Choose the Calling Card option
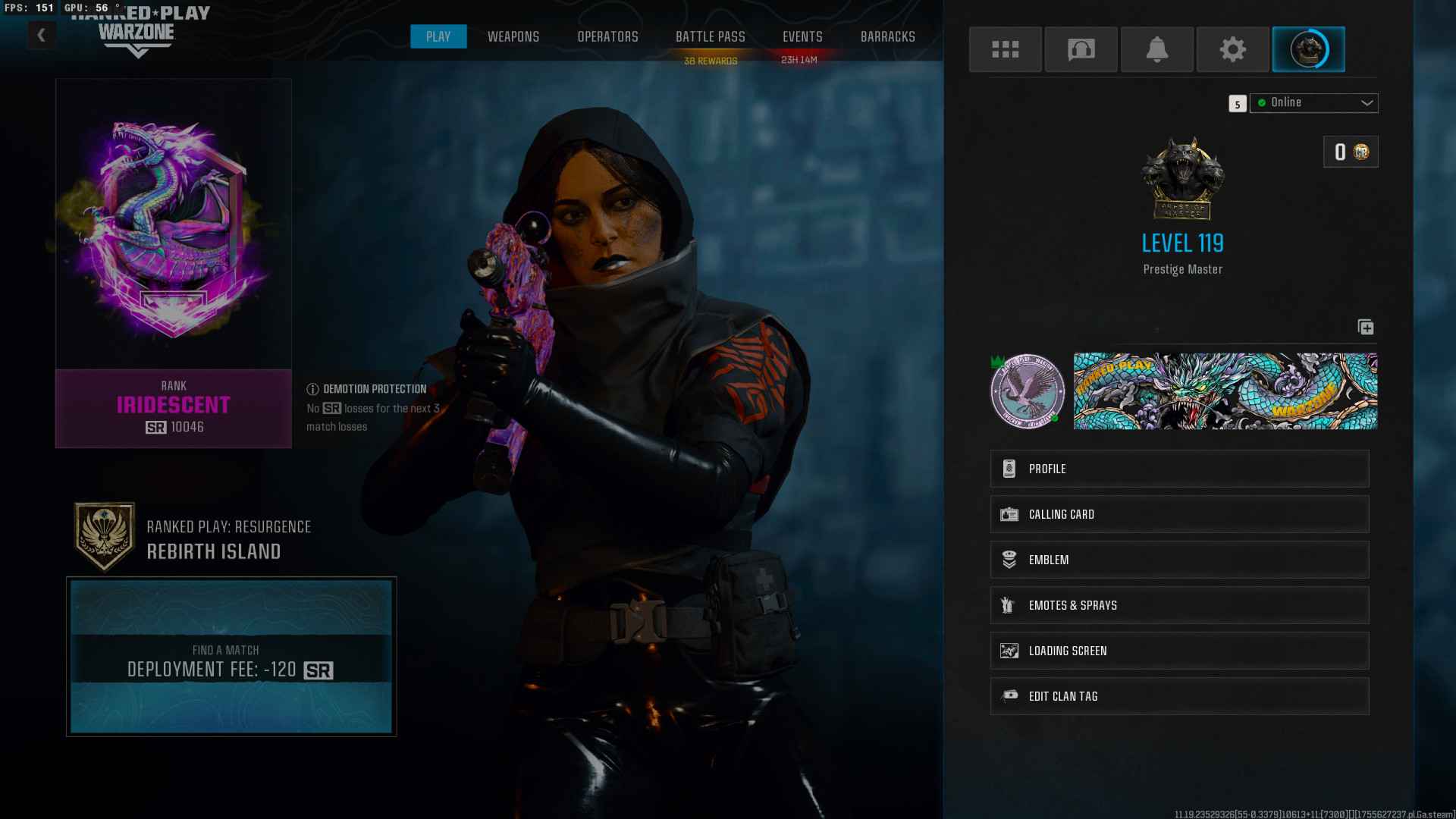This screenshot has height=819, width=1456. 1179,514
